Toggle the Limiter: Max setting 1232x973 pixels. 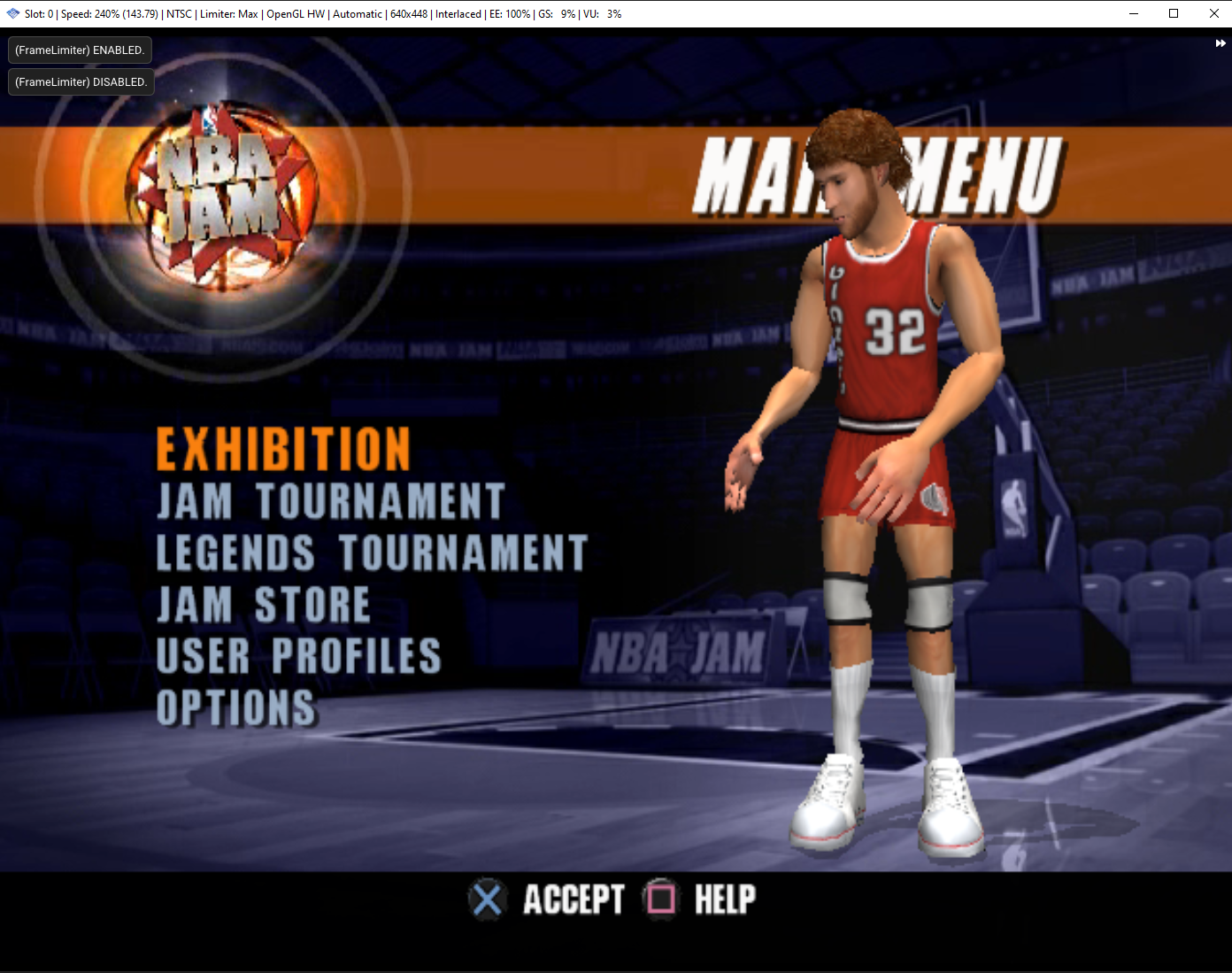click(x=228, y=13)
